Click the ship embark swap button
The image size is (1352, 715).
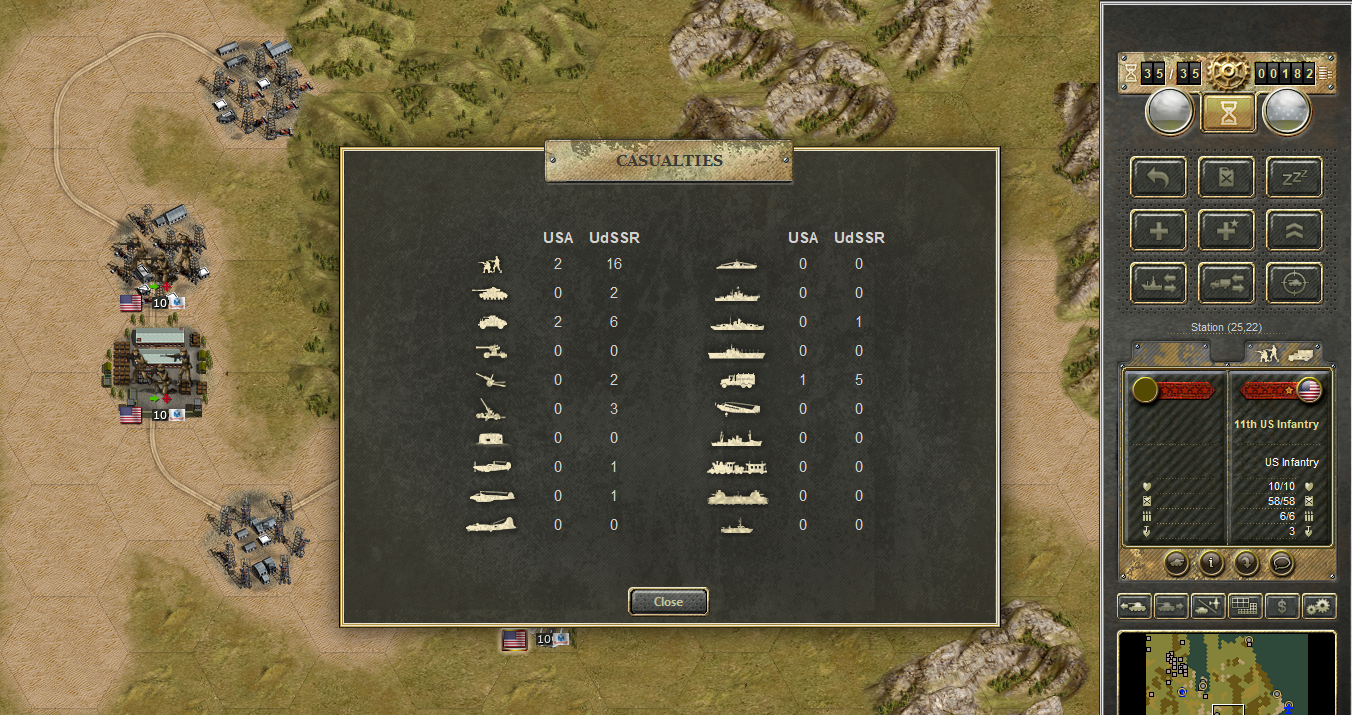click(1159, 283)
